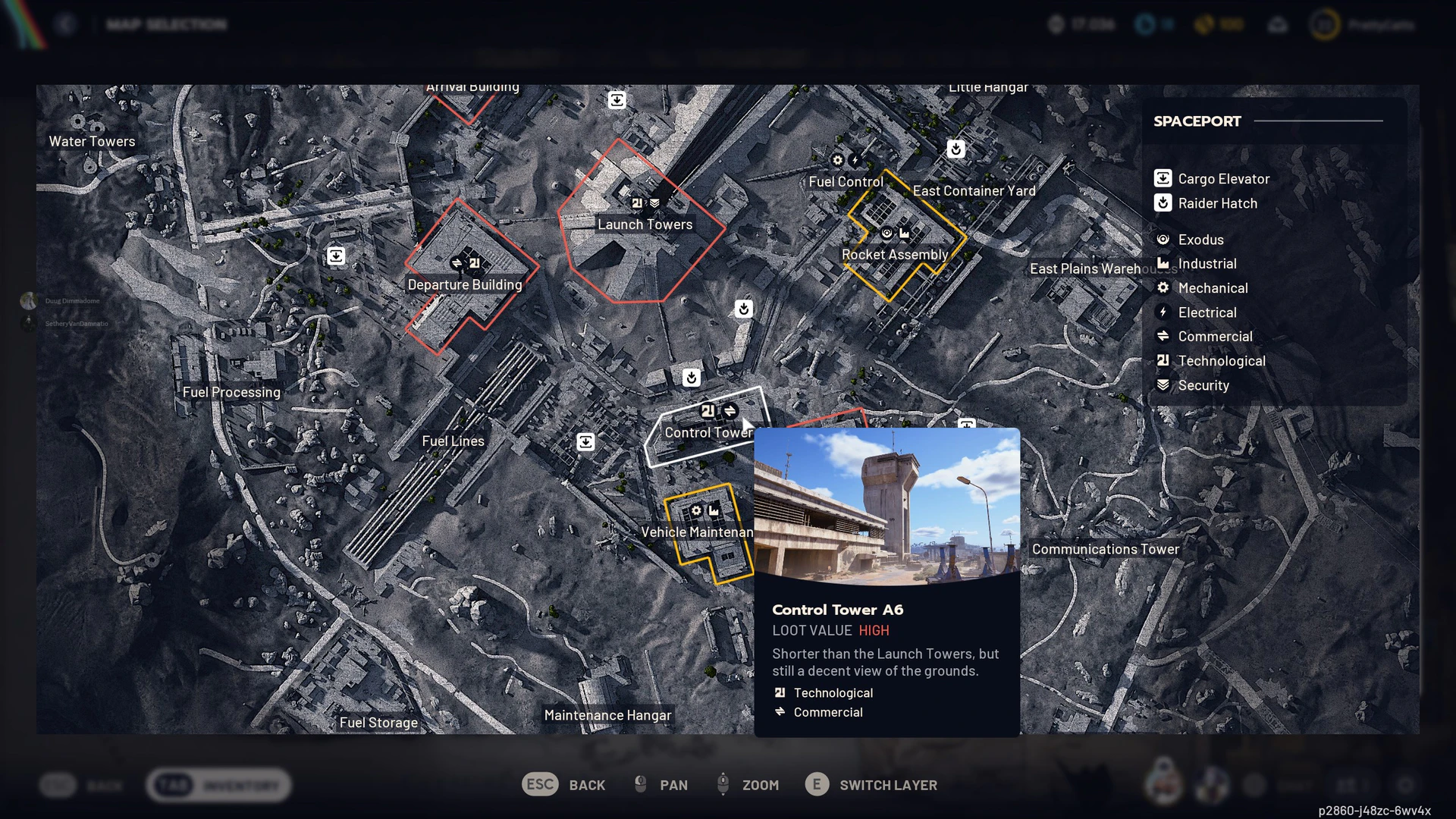Select the Launch Towers map location
Viewport: 1456px width, 819px height.
coord(645,224)
